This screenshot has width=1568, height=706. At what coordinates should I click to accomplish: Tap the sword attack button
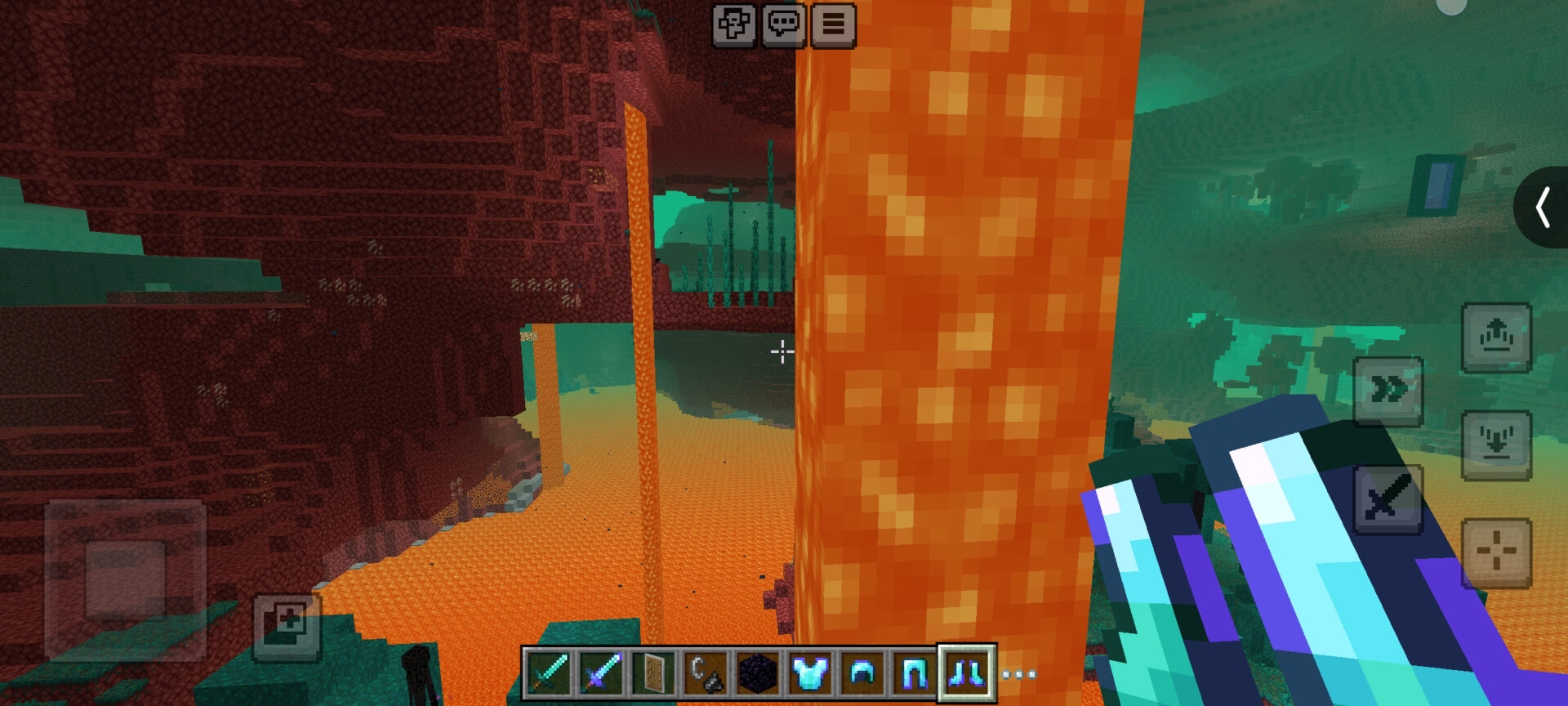coord(1388,499)
